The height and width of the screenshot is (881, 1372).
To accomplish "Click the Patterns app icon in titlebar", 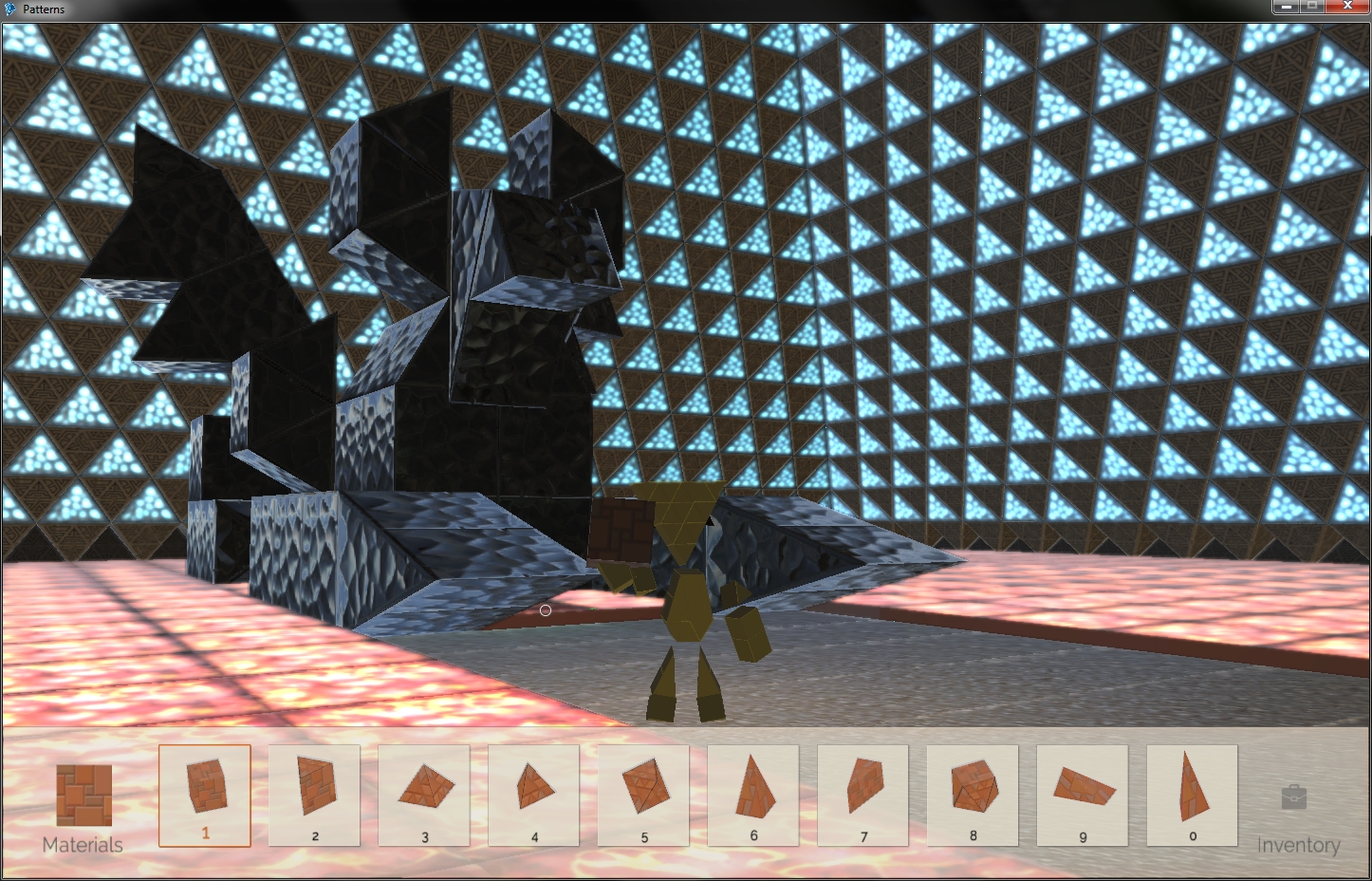I will (9, 7).
